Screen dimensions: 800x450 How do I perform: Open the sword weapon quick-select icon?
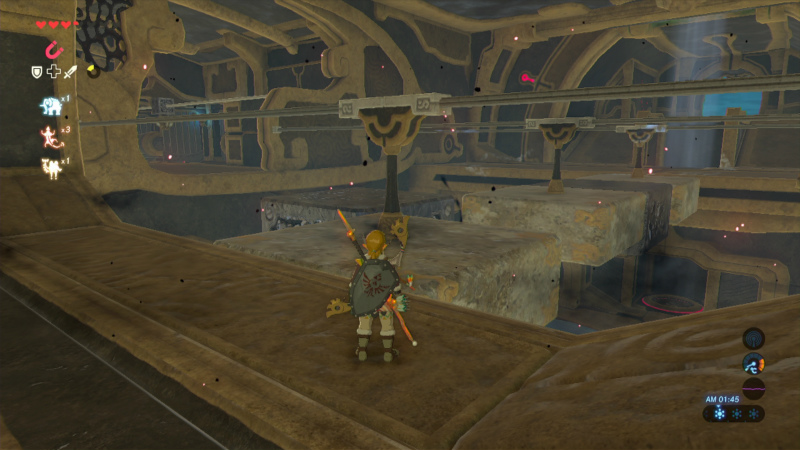[70, 72]
